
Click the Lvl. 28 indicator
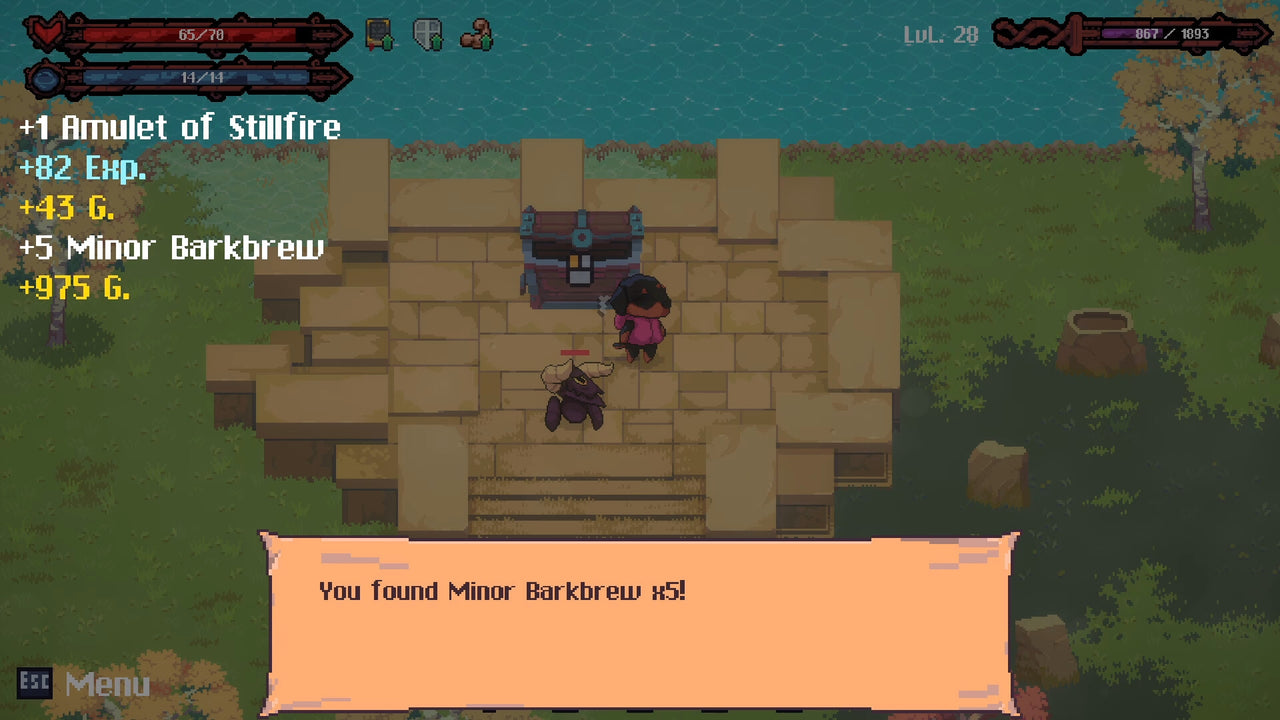pos(938,36)
